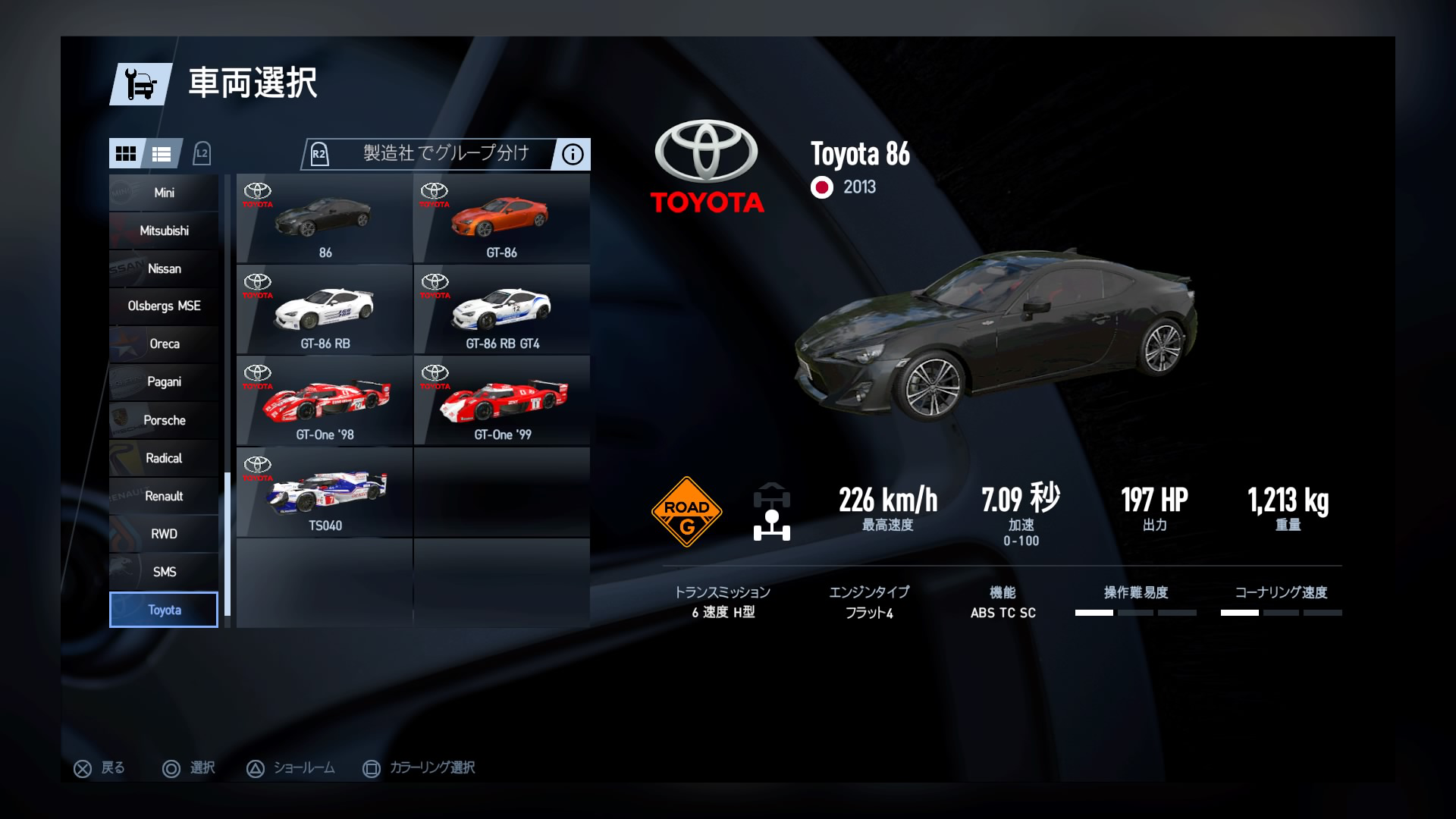Click the drivetrain layout icon below the car
The image size is (1456, 819).
click(x=771, y=510)
